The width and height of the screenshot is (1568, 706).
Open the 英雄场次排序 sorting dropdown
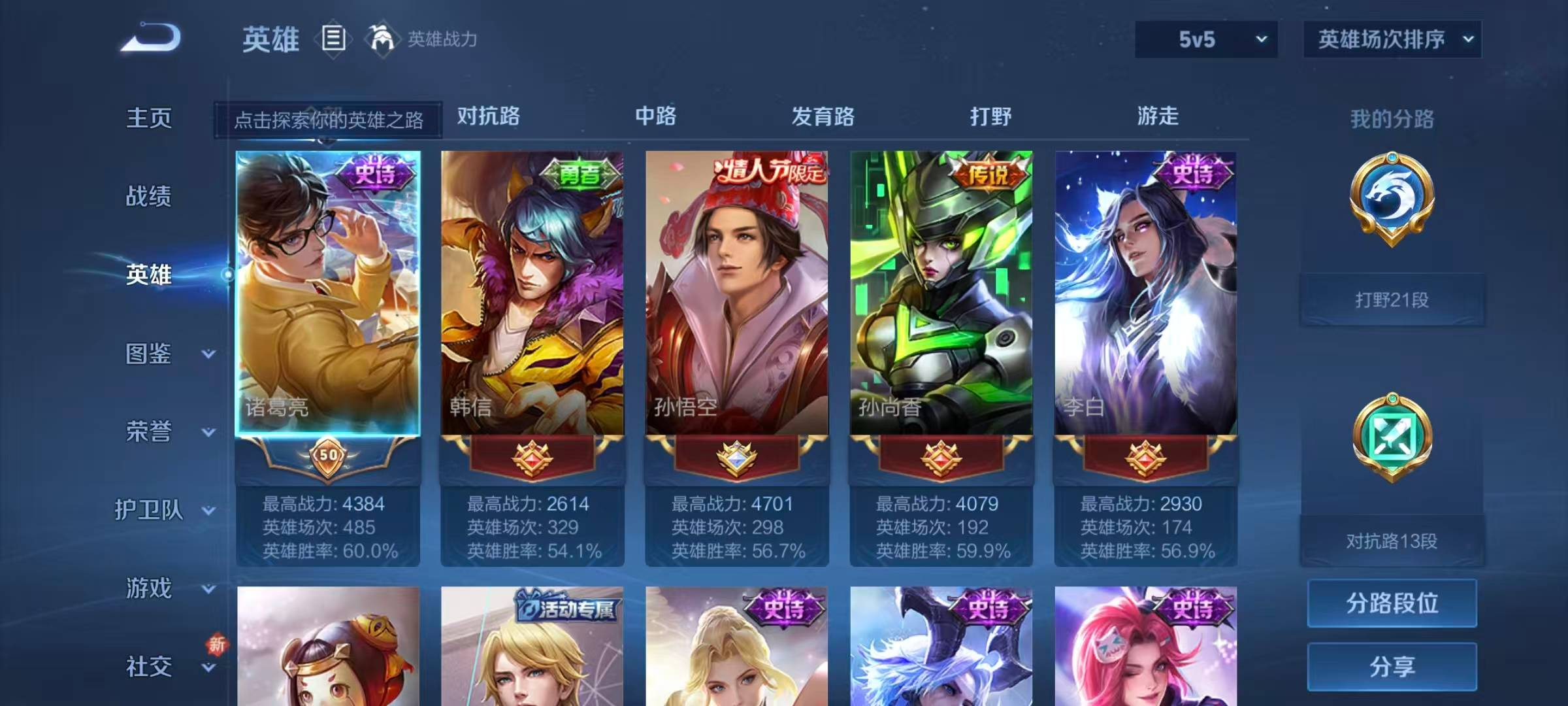click(x=1392, y=39)
